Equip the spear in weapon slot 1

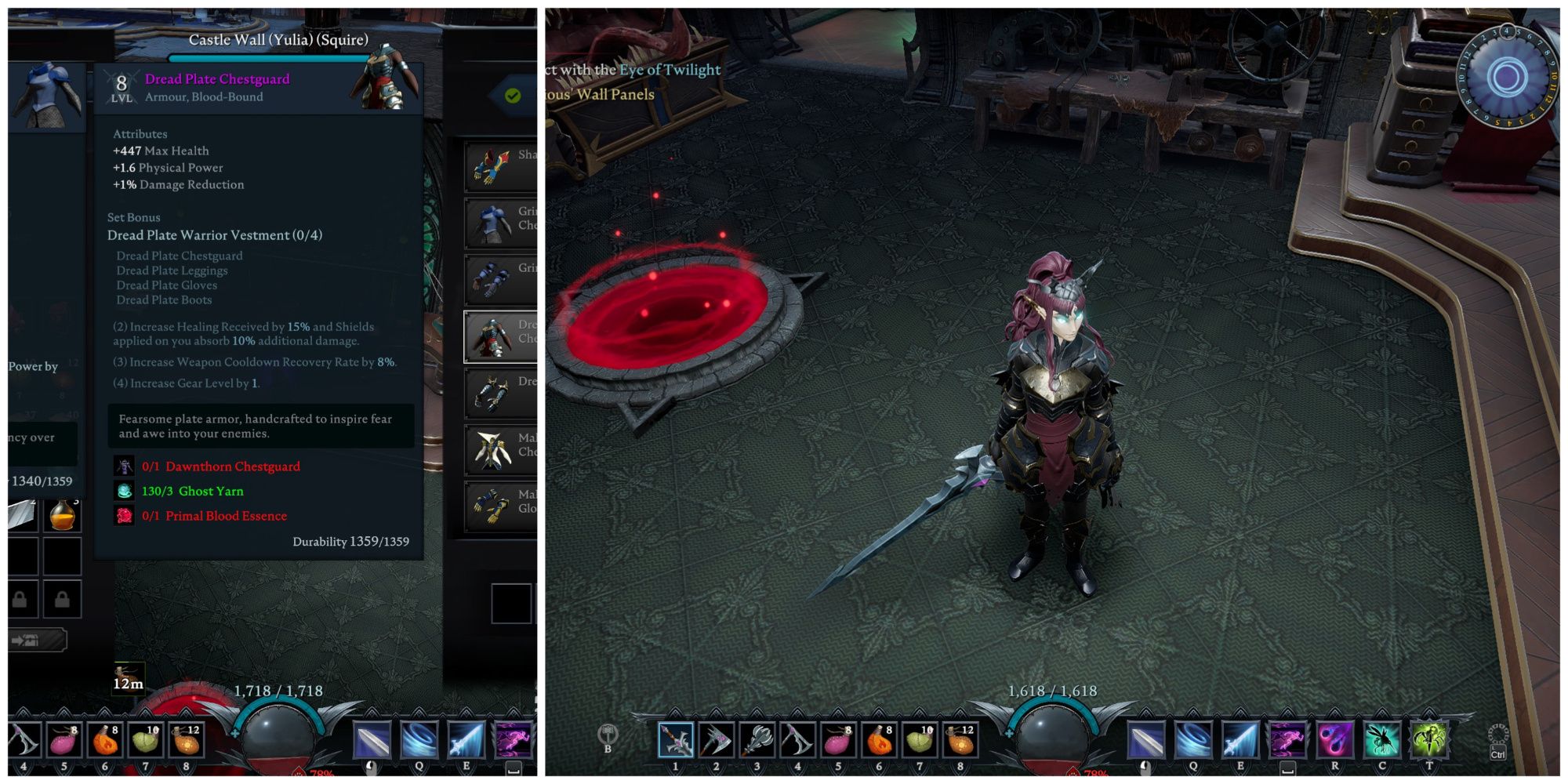(x=675, y=740)
